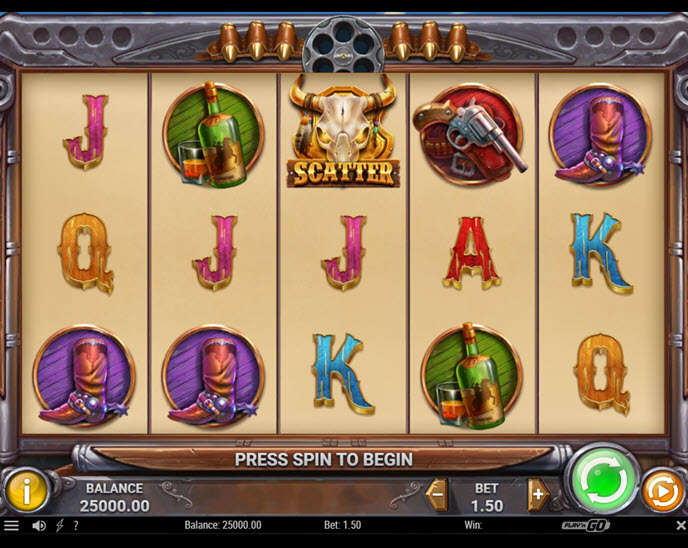Decrease the bet with the minus button
688x548 pixels.
[437, 493]
